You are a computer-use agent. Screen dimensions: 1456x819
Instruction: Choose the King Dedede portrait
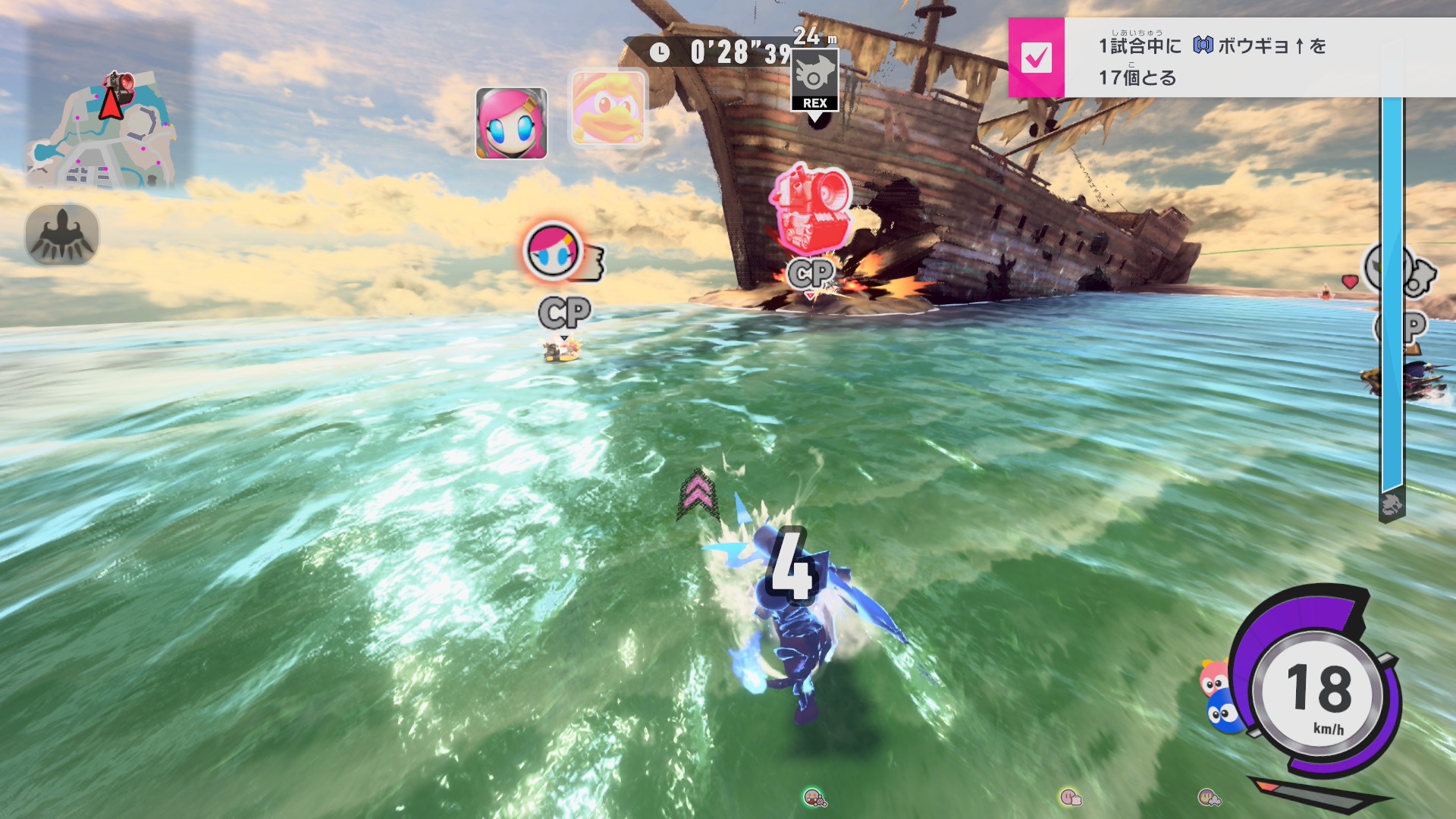point(607,108)
